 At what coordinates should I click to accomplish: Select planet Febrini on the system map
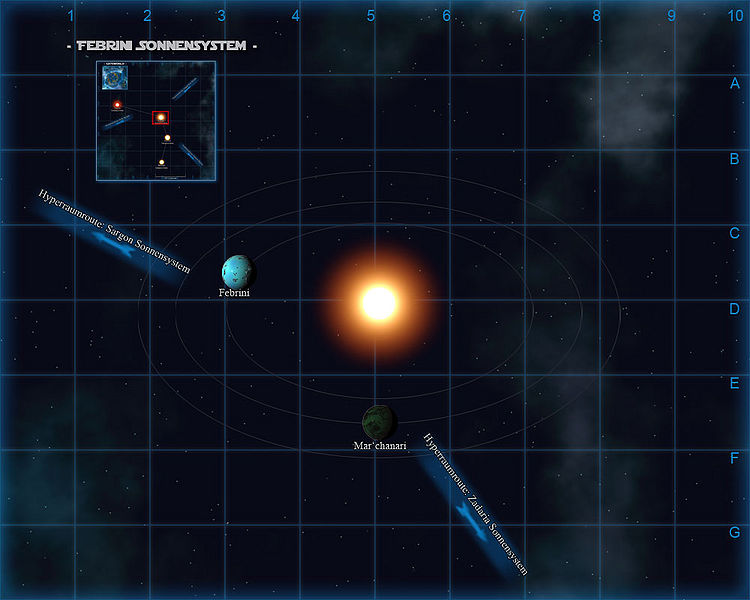click(x=239, y=271)
